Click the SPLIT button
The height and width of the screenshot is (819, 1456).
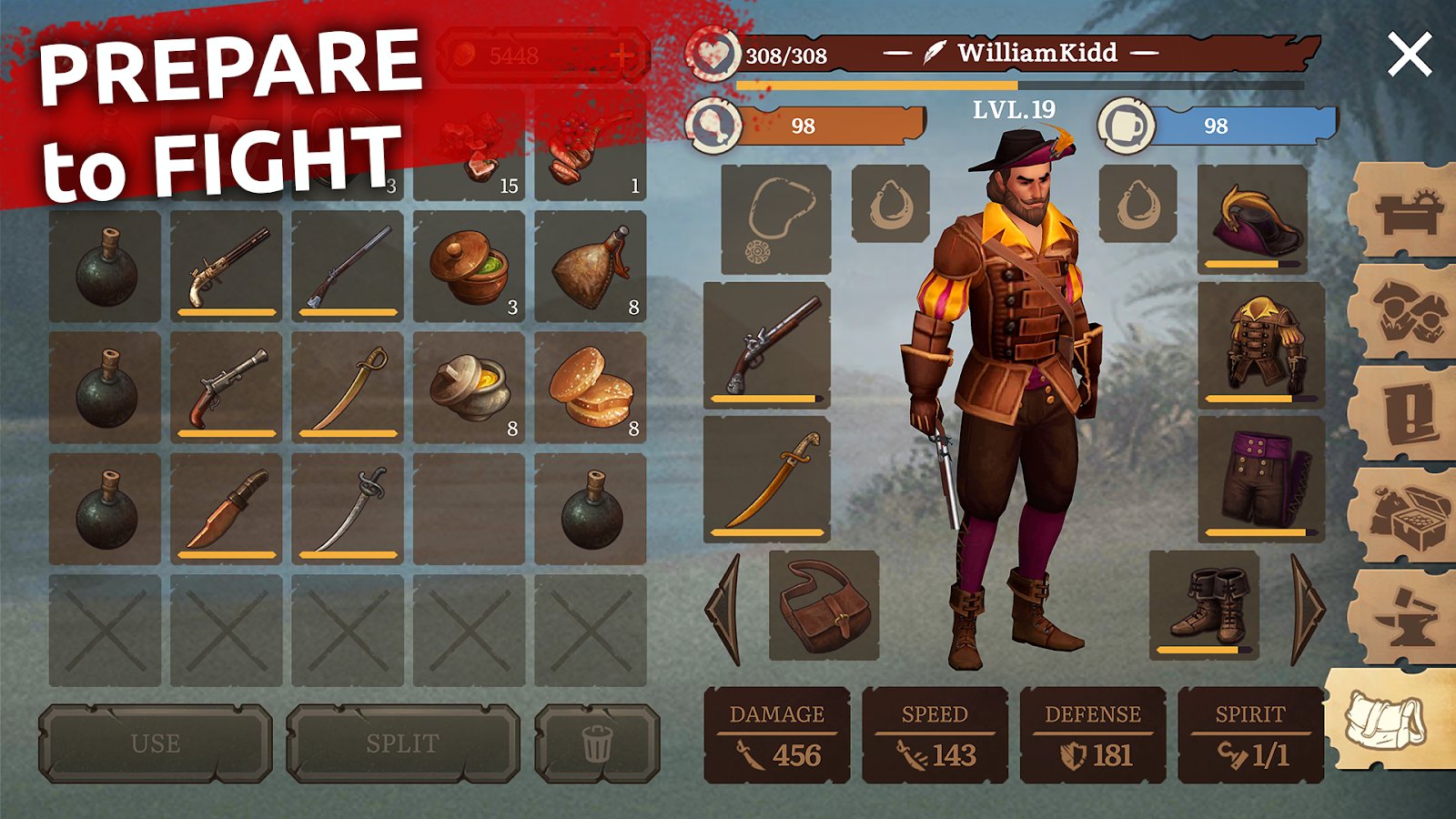(x=402, y=743)
